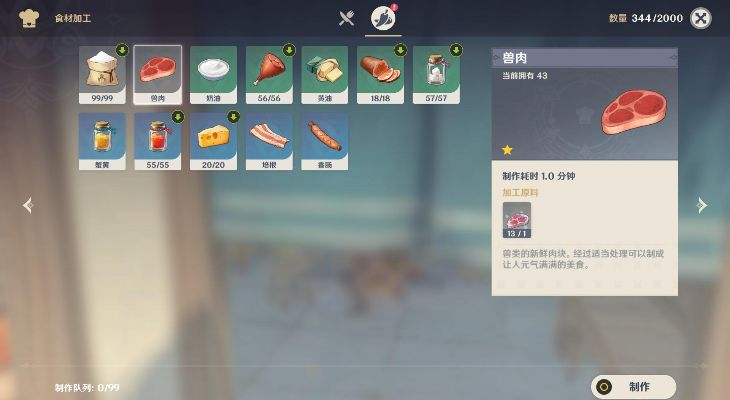The image size is (730, 400).
Task: Choose the cheese wedge ingredient
Action: tap(213, 139)
